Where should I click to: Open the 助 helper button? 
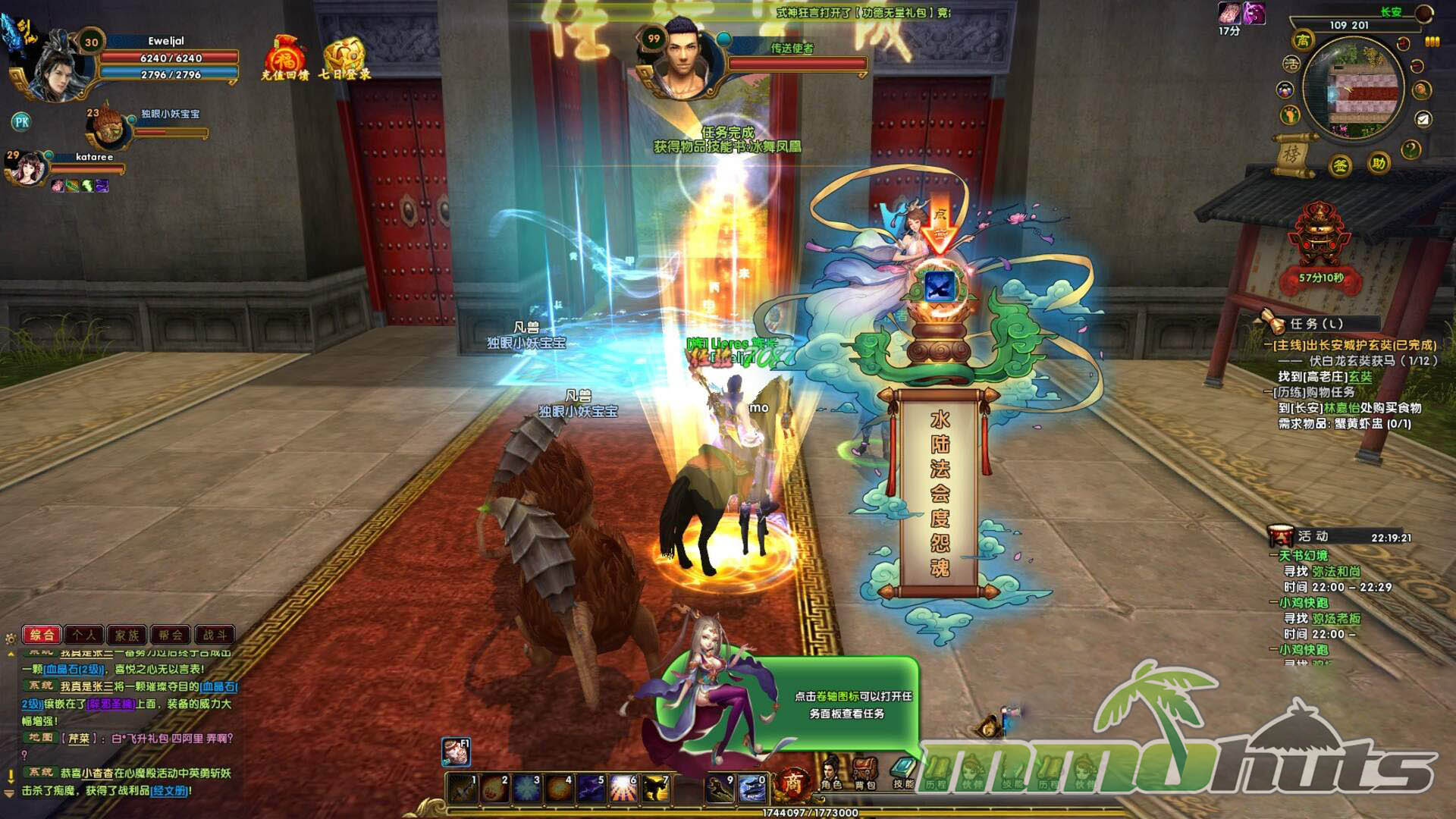(x=1379, y=163)
